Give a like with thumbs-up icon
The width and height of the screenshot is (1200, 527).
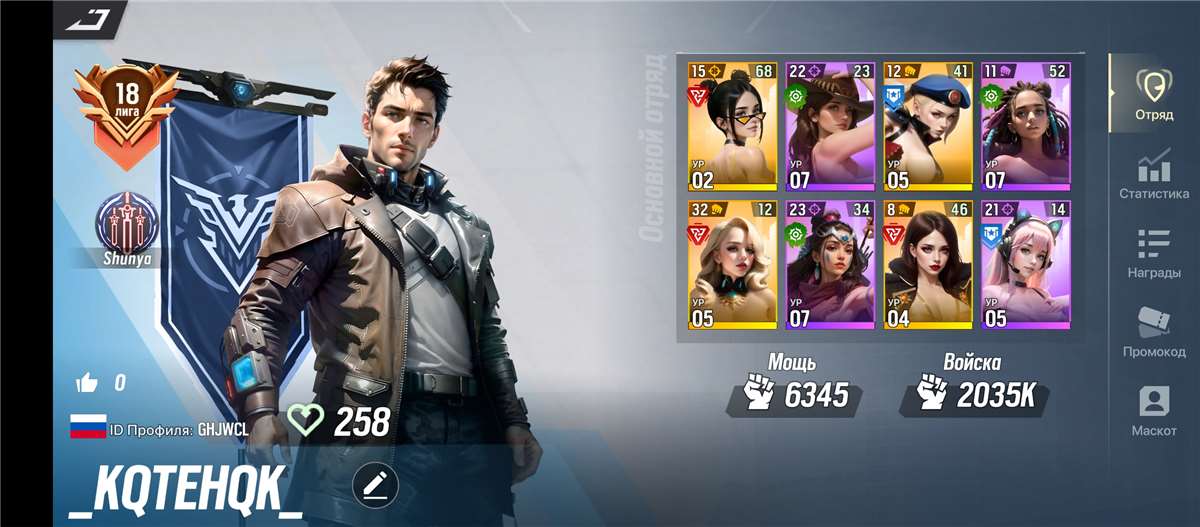click(87, 382)
